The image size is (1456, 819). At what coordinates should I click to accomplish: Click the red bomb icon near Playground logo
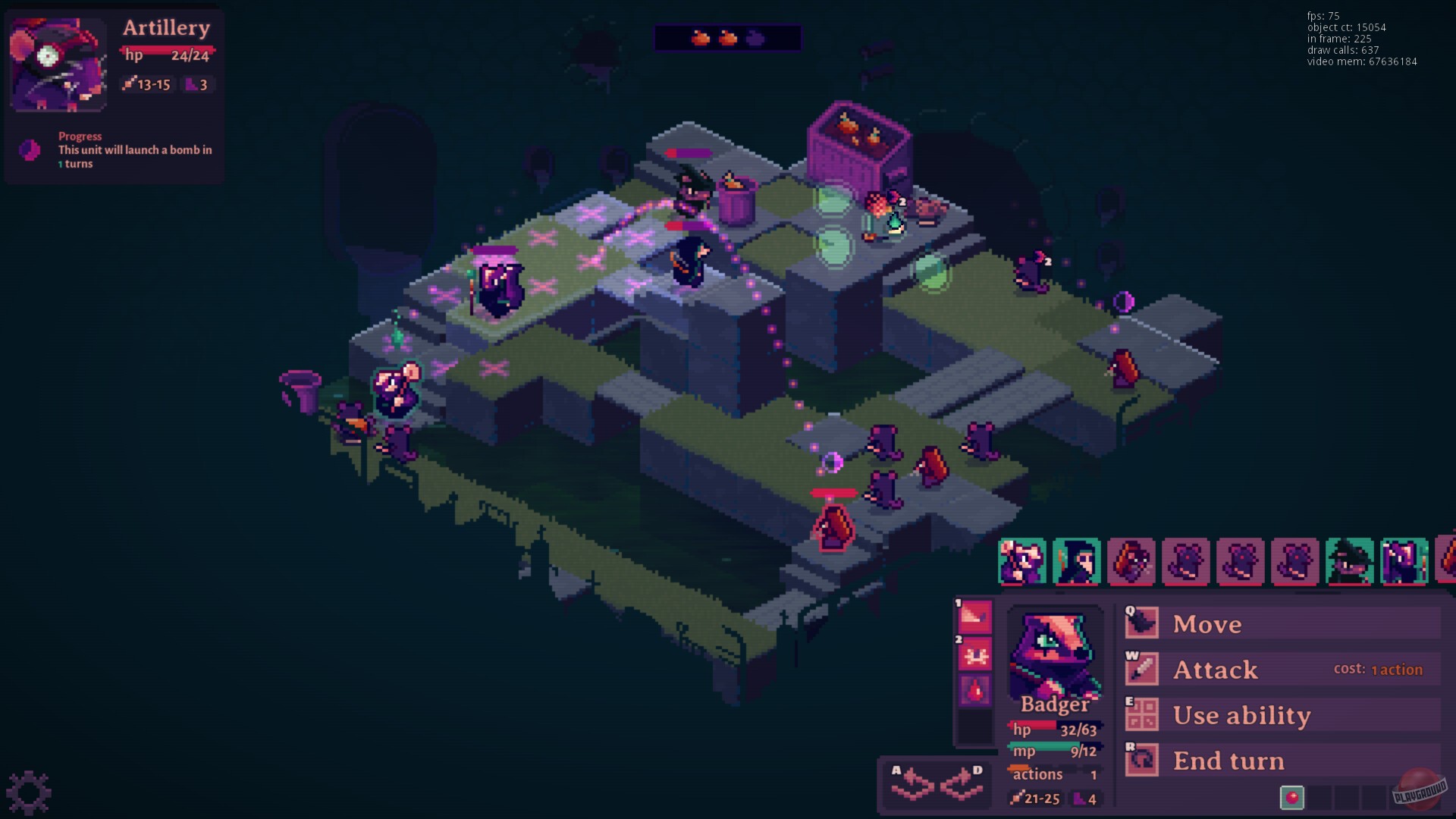click(x=1291, y=798)
